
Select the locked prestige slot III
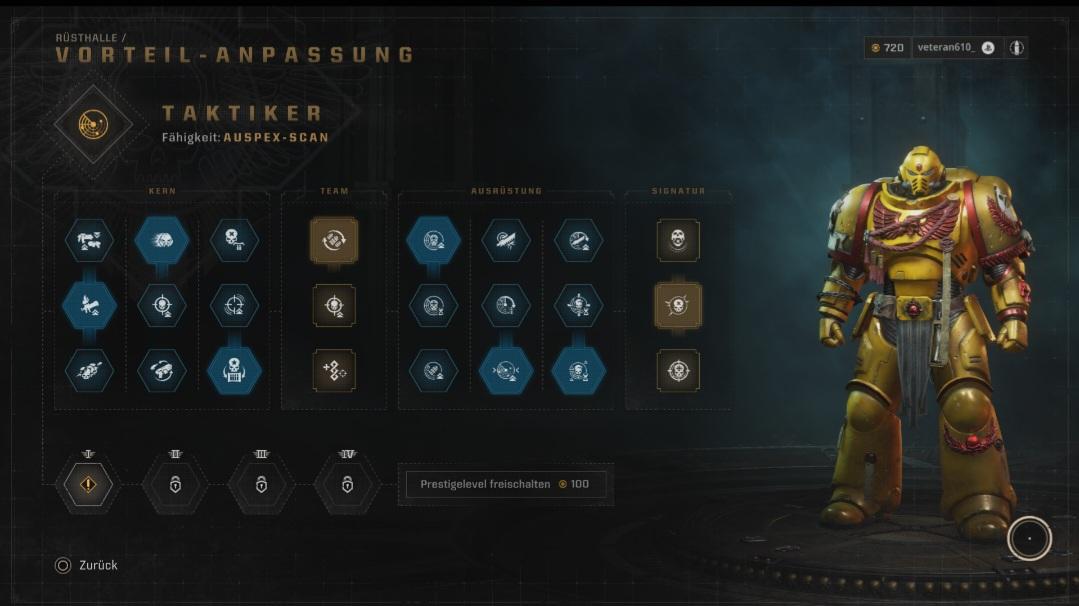click(x=261, y=485)
